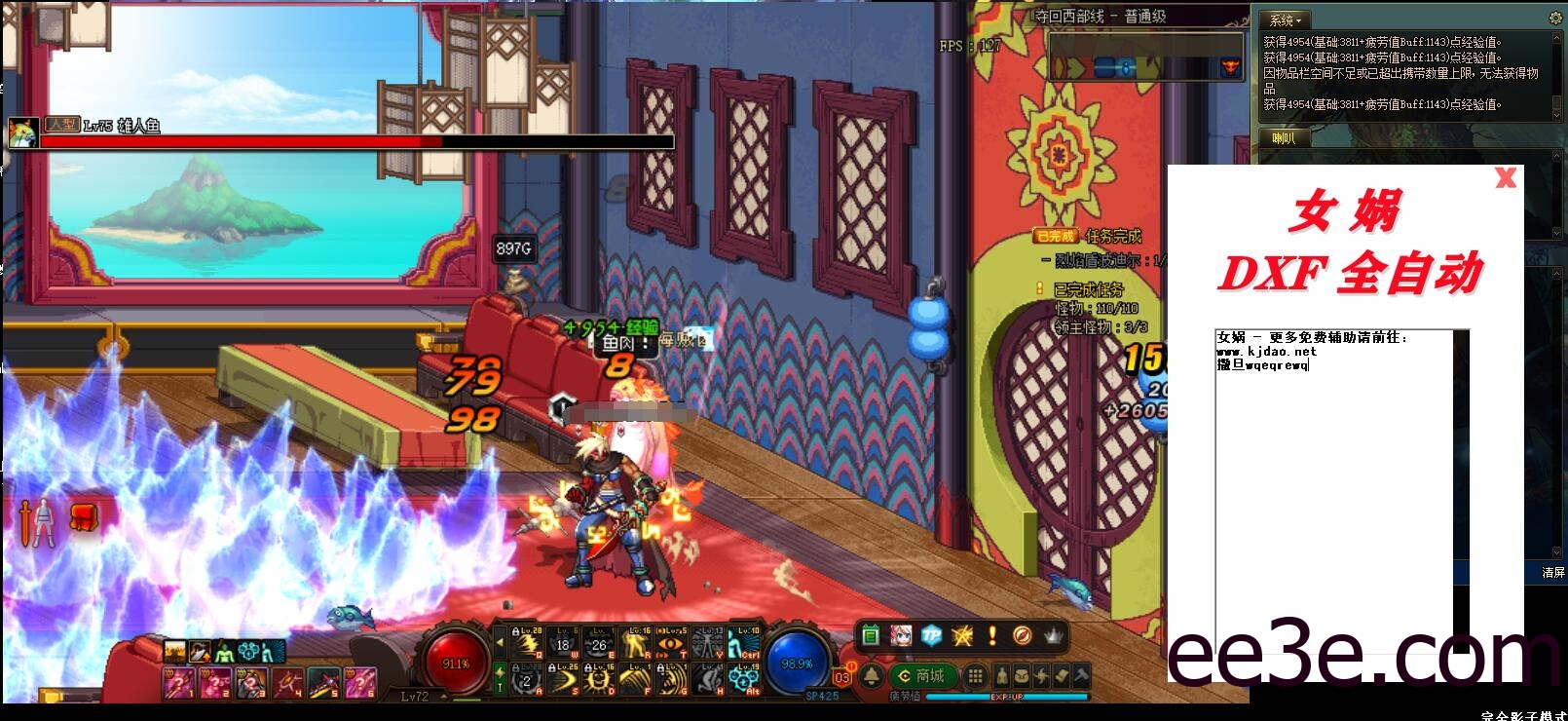Click the green calendar icon

click(871, 636)
